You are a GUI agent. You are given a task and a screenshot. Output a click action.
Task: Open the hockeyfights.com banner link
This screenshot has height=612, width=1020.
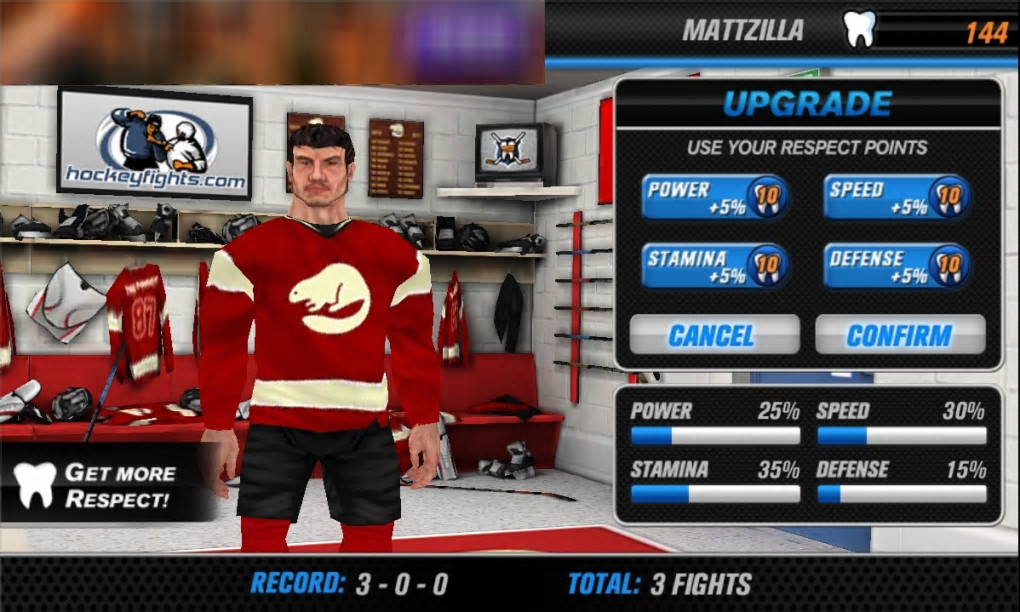(155, 144)
